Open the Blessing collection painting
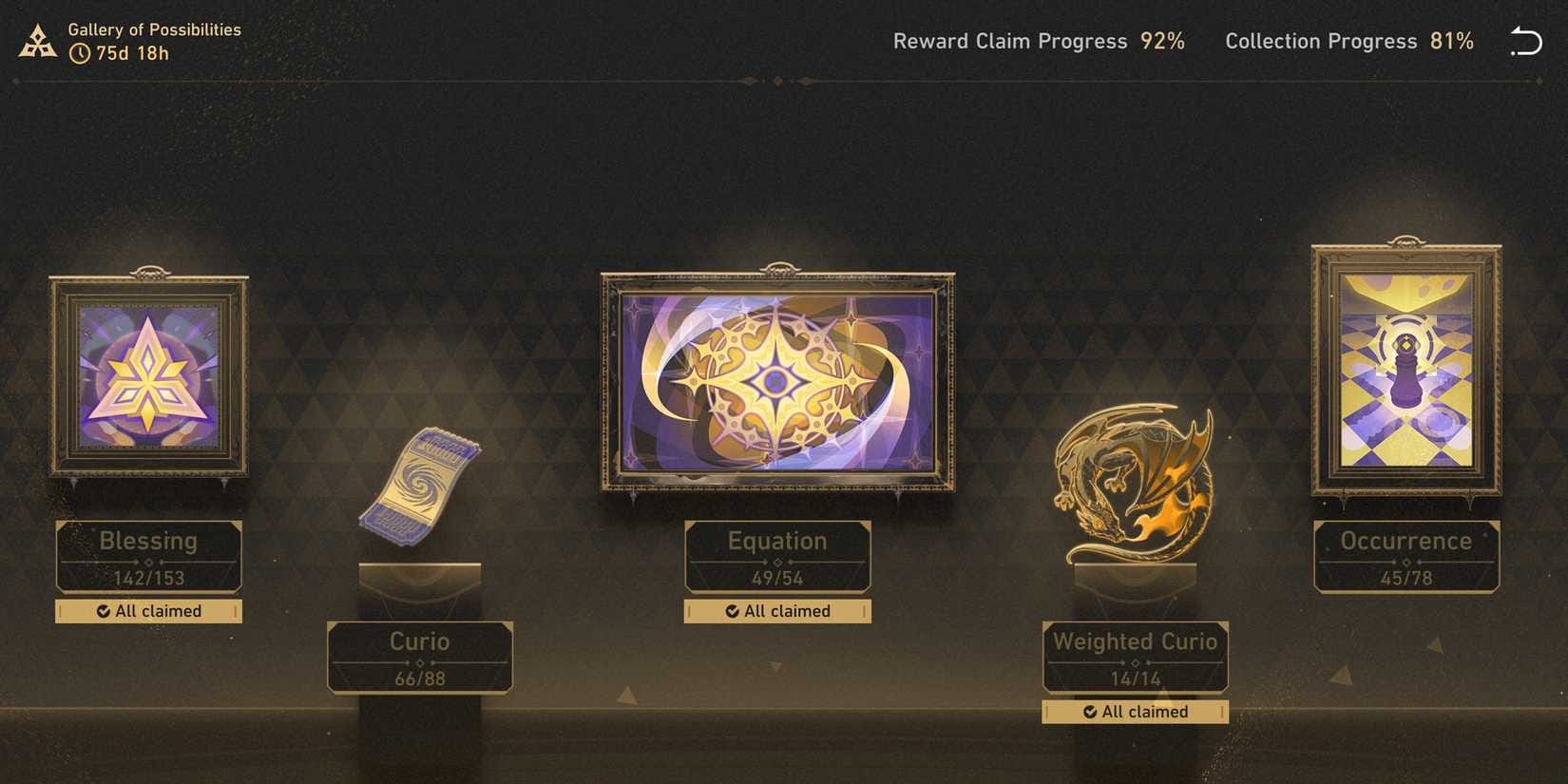Viewport: 1568px width, 784px height. 148,377
